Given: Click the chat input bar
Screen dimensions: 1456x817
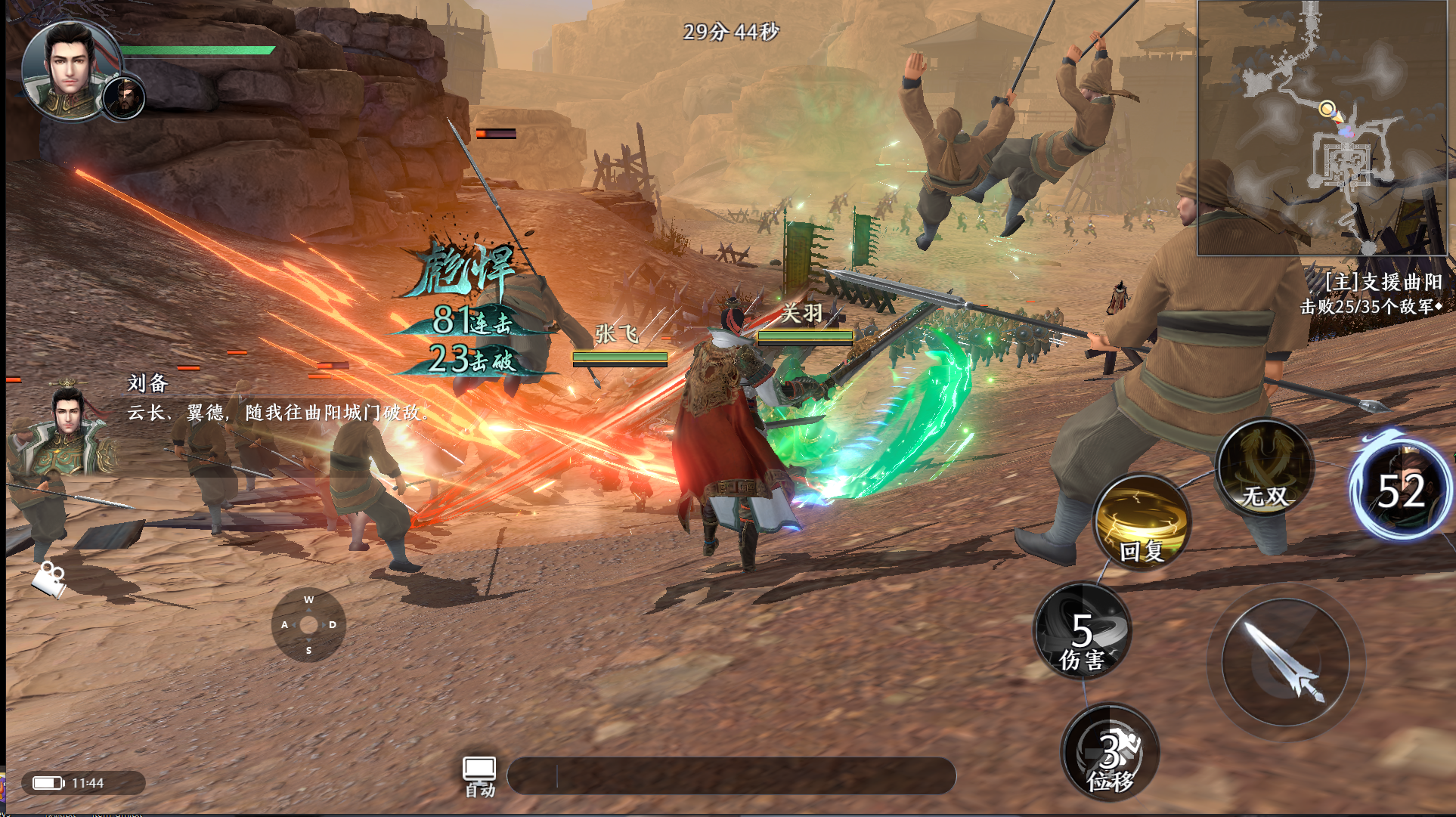Looking at the screenshot, I should pyautogui.click(x=731, y=776).
